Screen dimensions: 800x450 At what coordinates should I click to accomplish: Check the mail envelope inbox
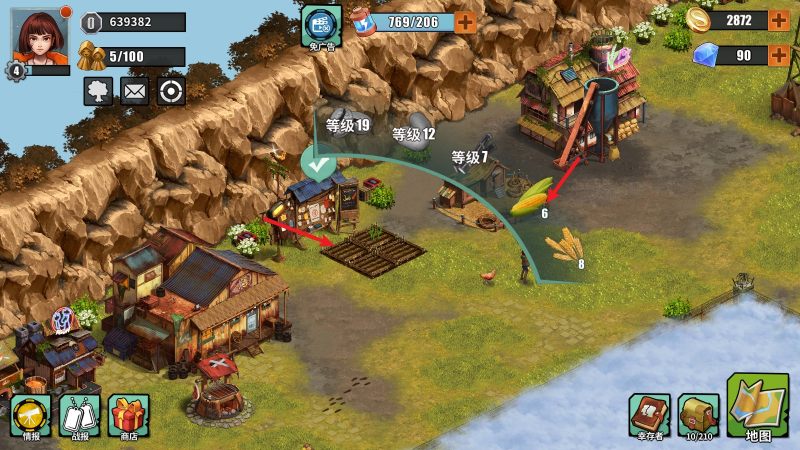[134, 91]
